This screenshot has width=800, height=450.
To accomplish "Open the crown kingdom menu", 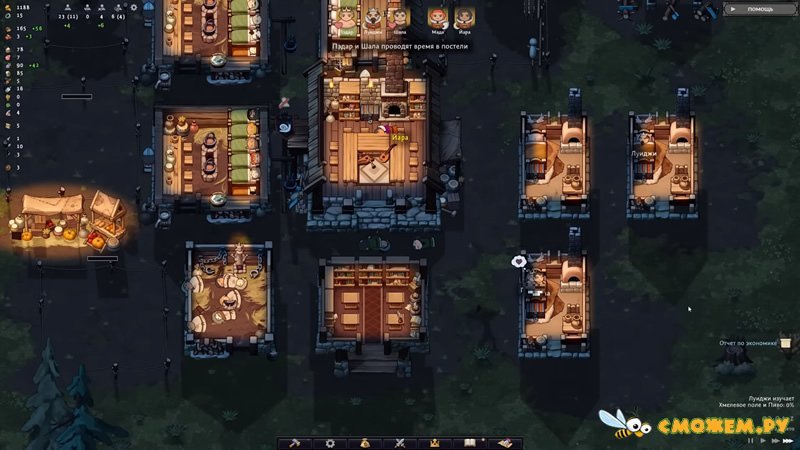I will [x=434, y=442].
